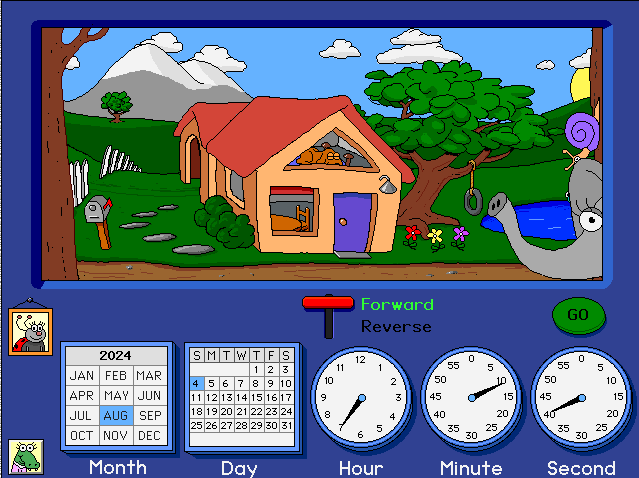Pick APR in the month grid

[83, 395]
